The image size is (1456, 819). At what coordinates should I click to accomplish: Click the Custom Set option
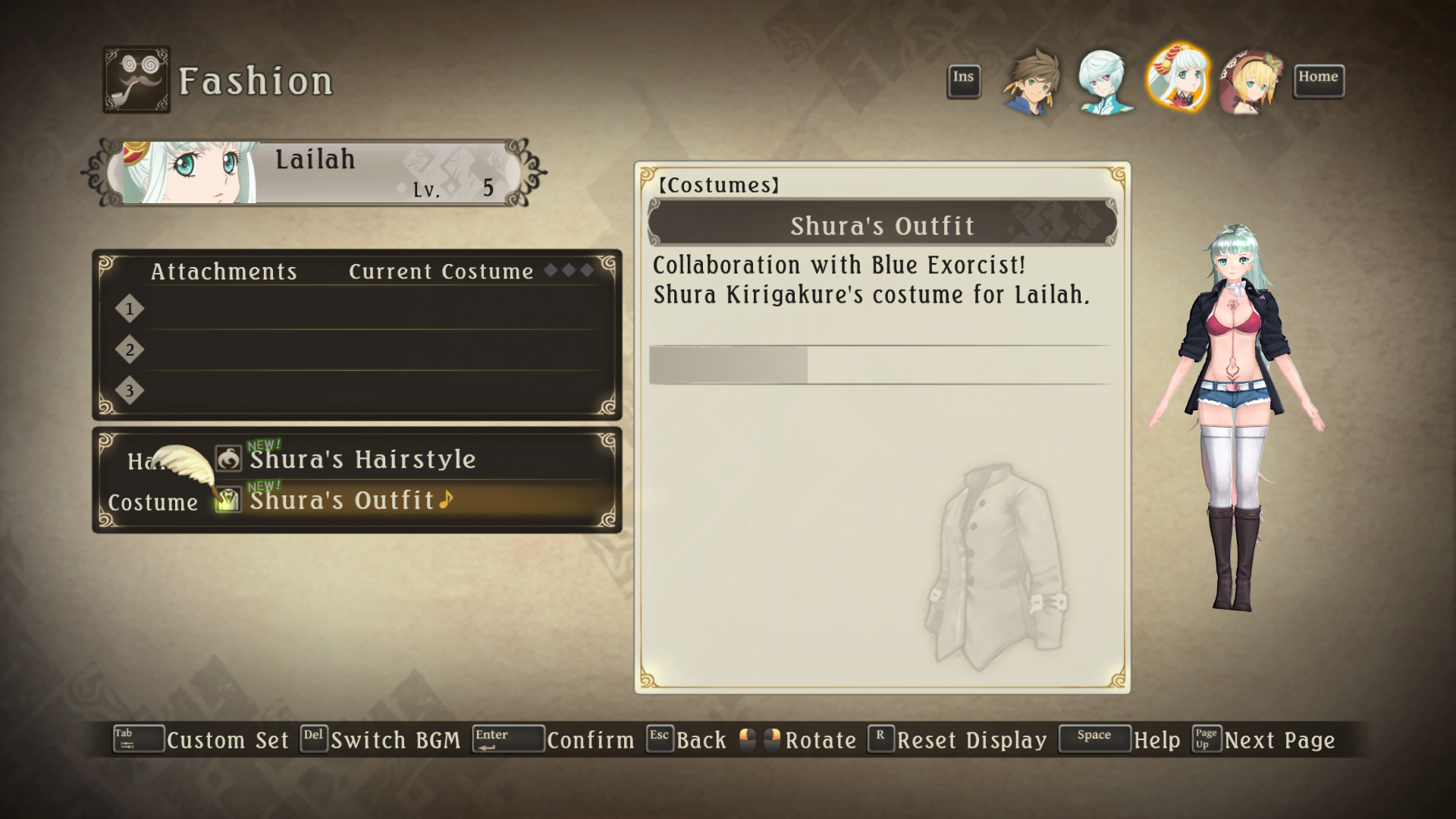coord(227,740)
